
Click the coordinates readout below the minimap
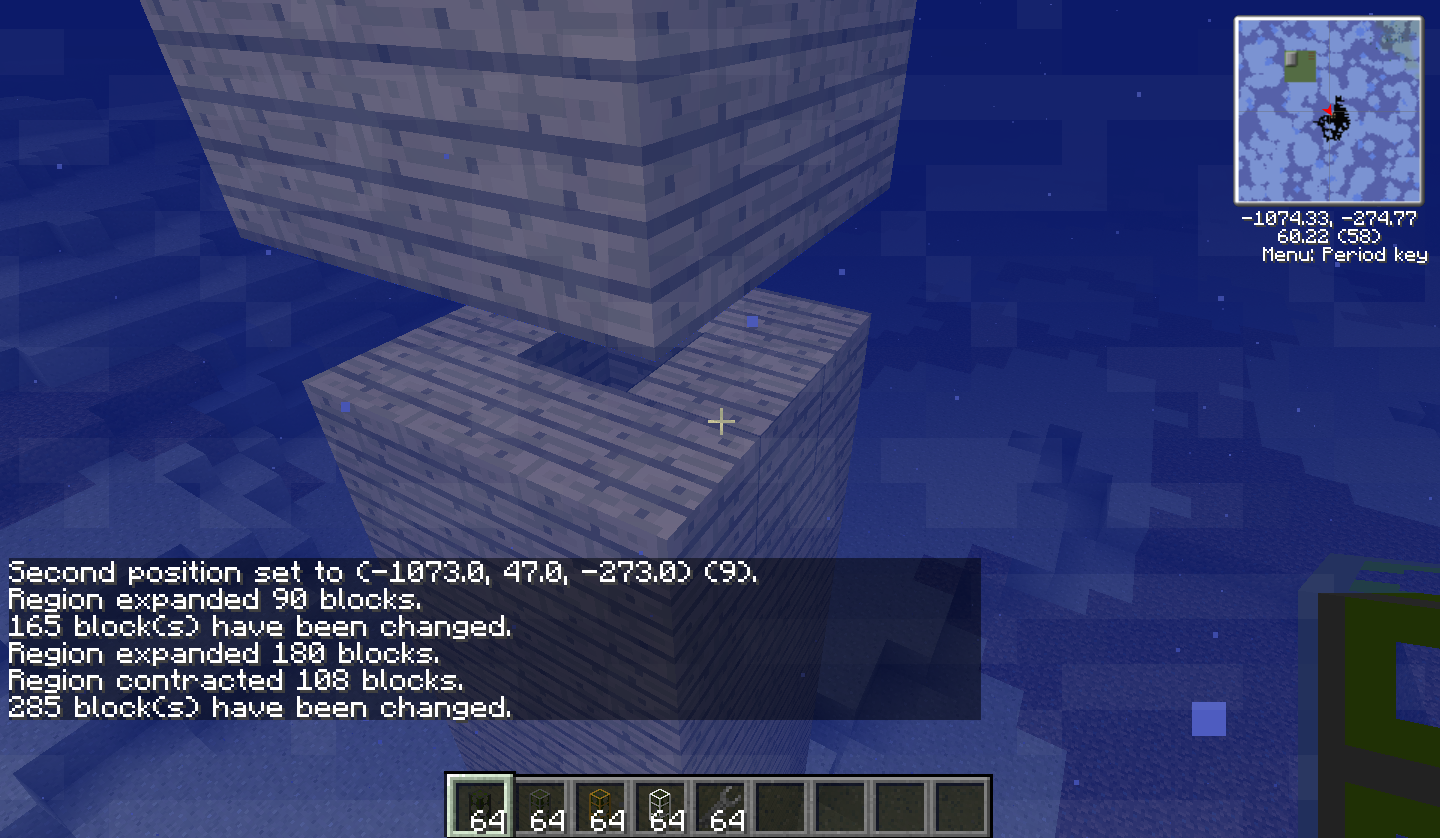coord(1328,220)
